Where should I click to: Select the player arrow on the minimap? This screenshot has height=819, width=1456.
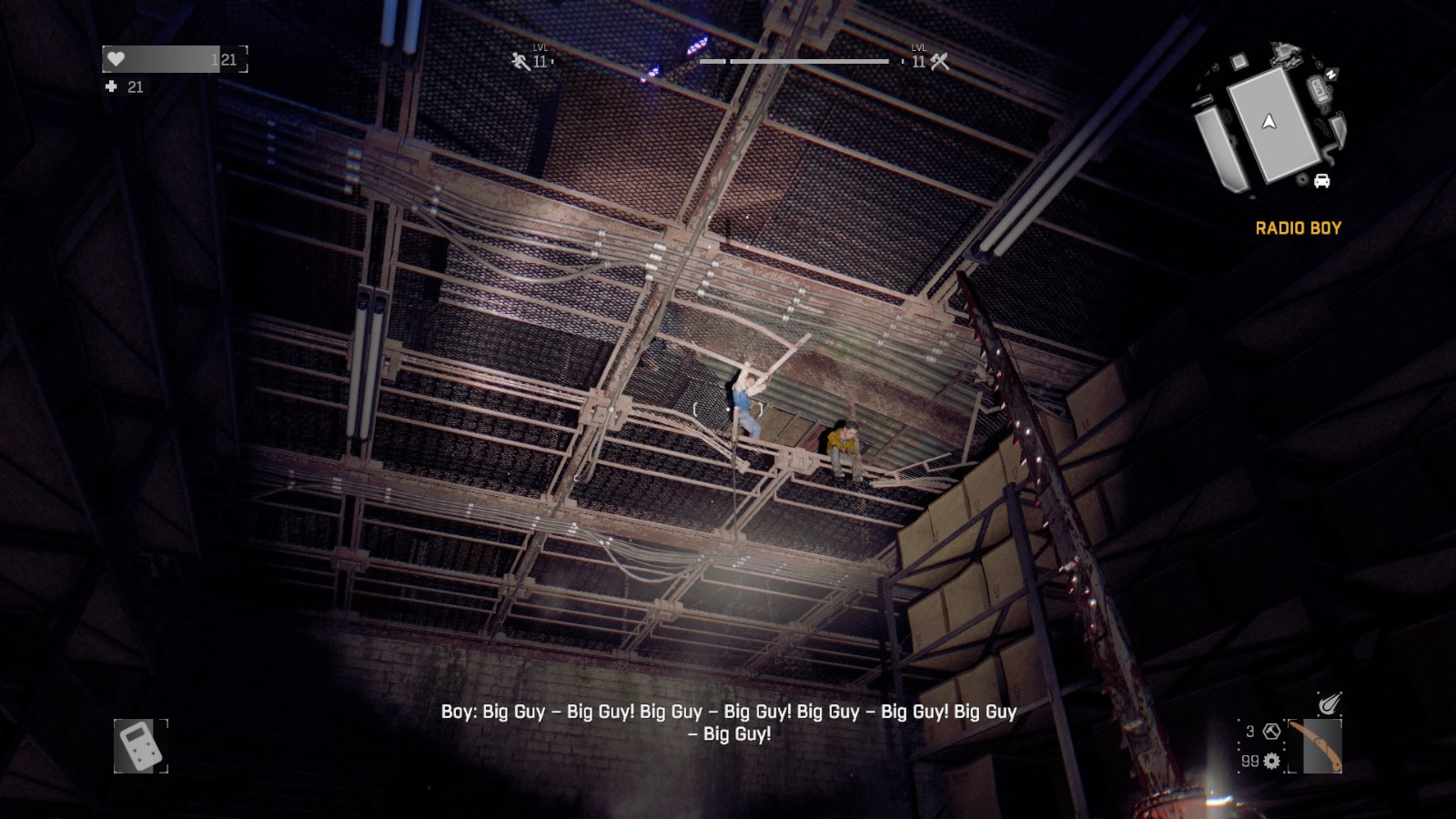(1269, 123)
